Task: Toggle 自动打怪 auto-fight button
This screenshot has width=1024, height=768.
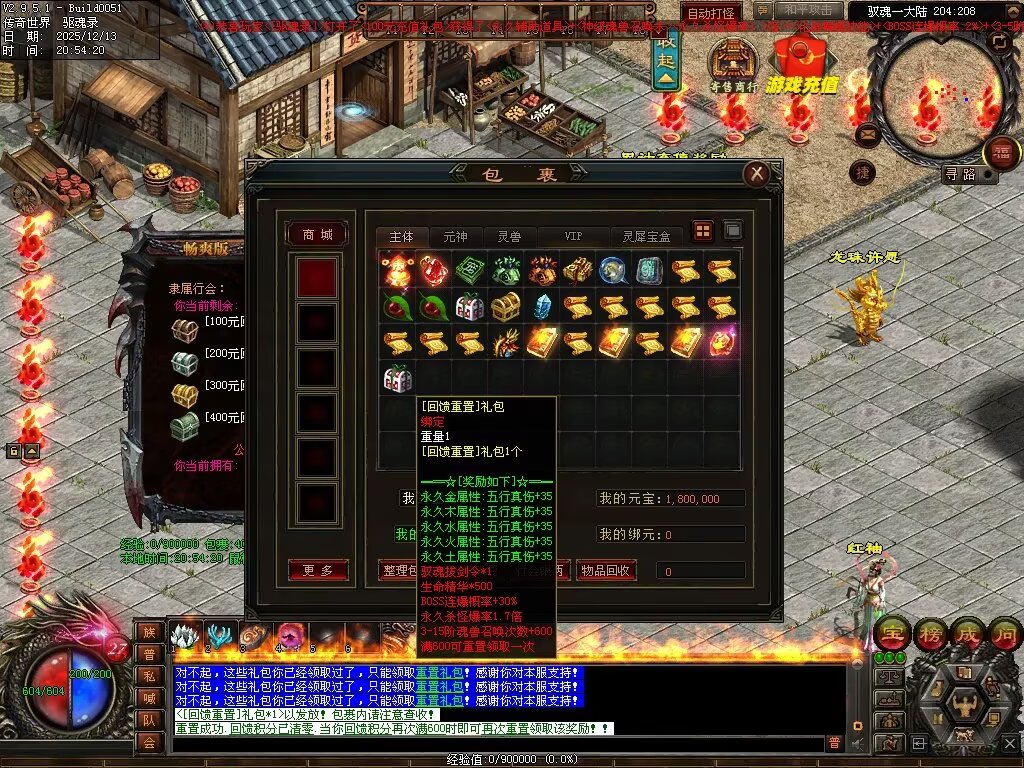Action: tap(713, 14)
